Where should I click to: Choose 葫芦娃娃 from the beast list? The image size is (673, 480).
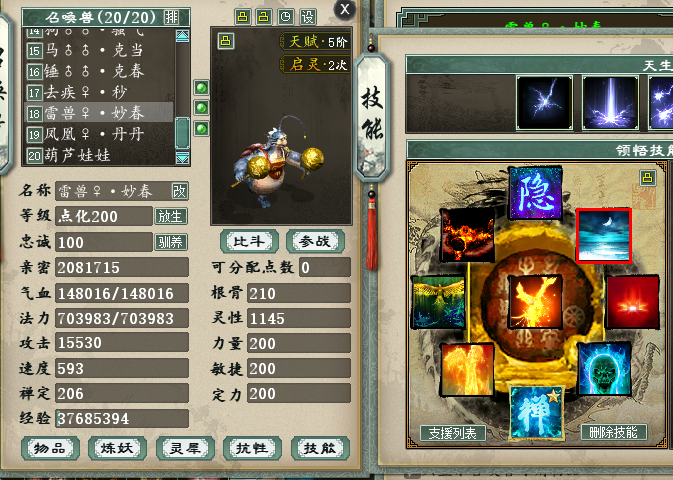coord(95,155)
